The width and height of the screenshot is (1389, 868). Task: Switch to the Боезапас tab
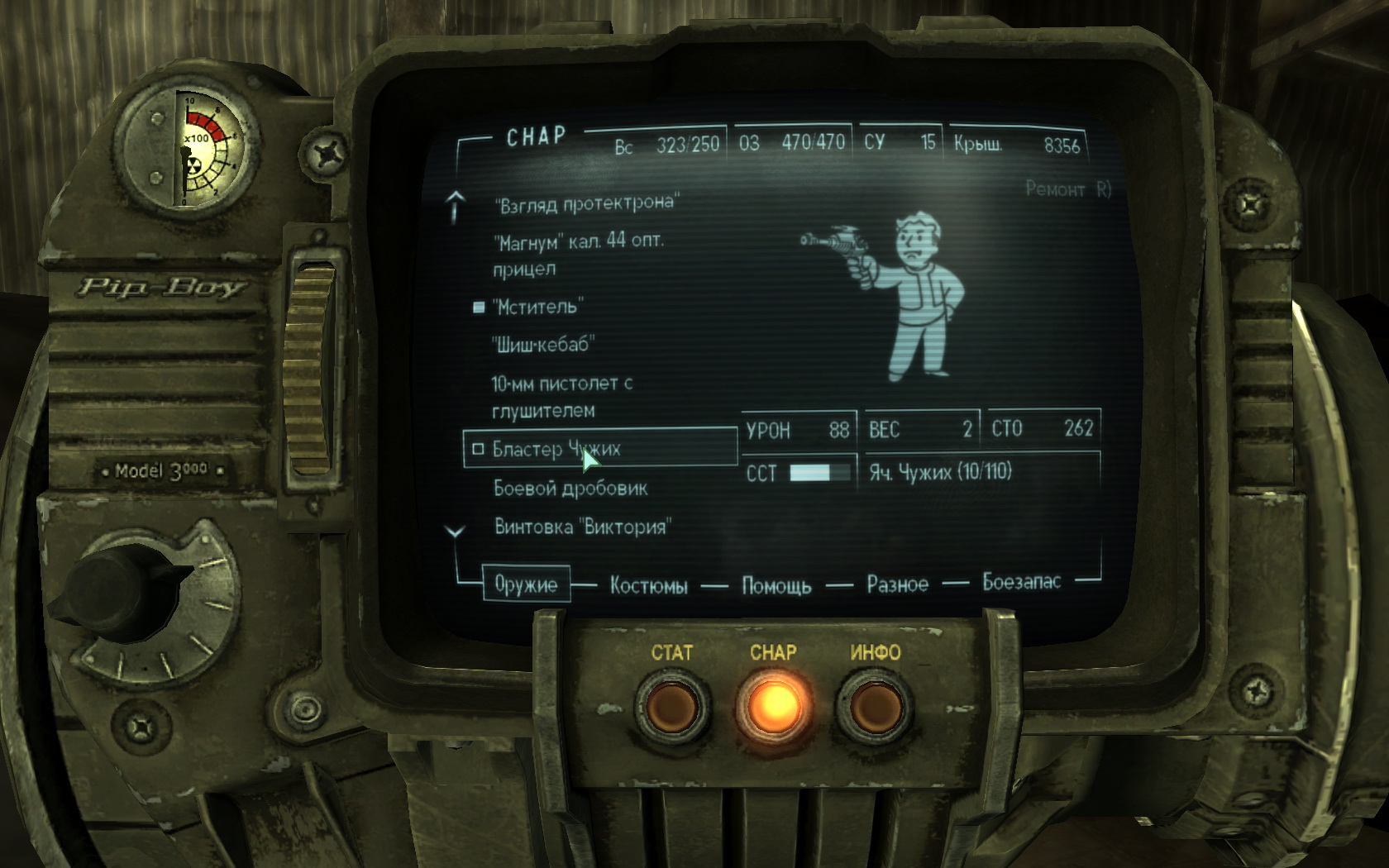tap(1021, 582)
